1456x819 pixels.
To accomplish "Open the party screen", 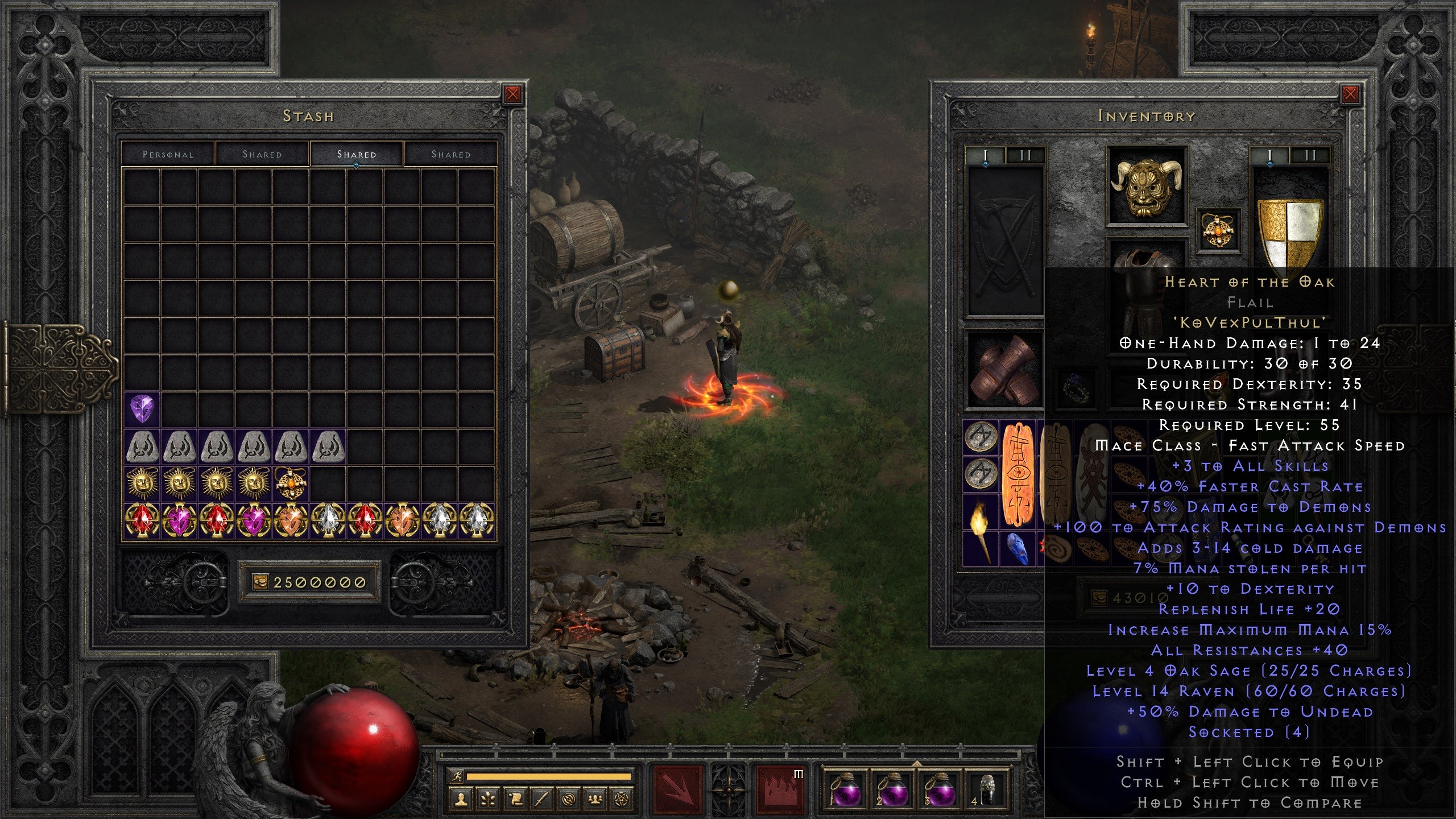I will tap(595, 800).
